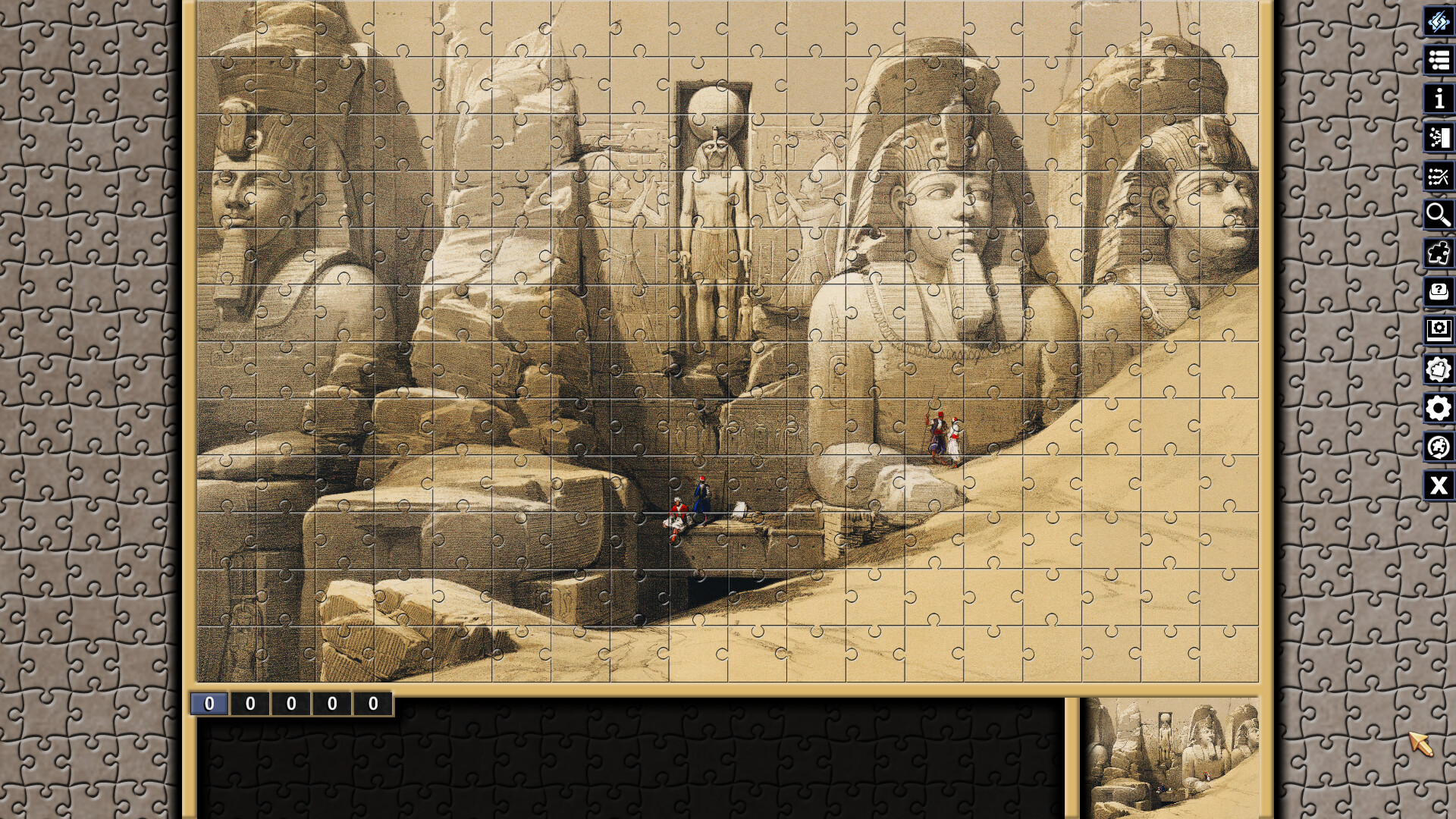Click the last tray counter button
The image size is (1456, 819).
(x=372, y=703)
